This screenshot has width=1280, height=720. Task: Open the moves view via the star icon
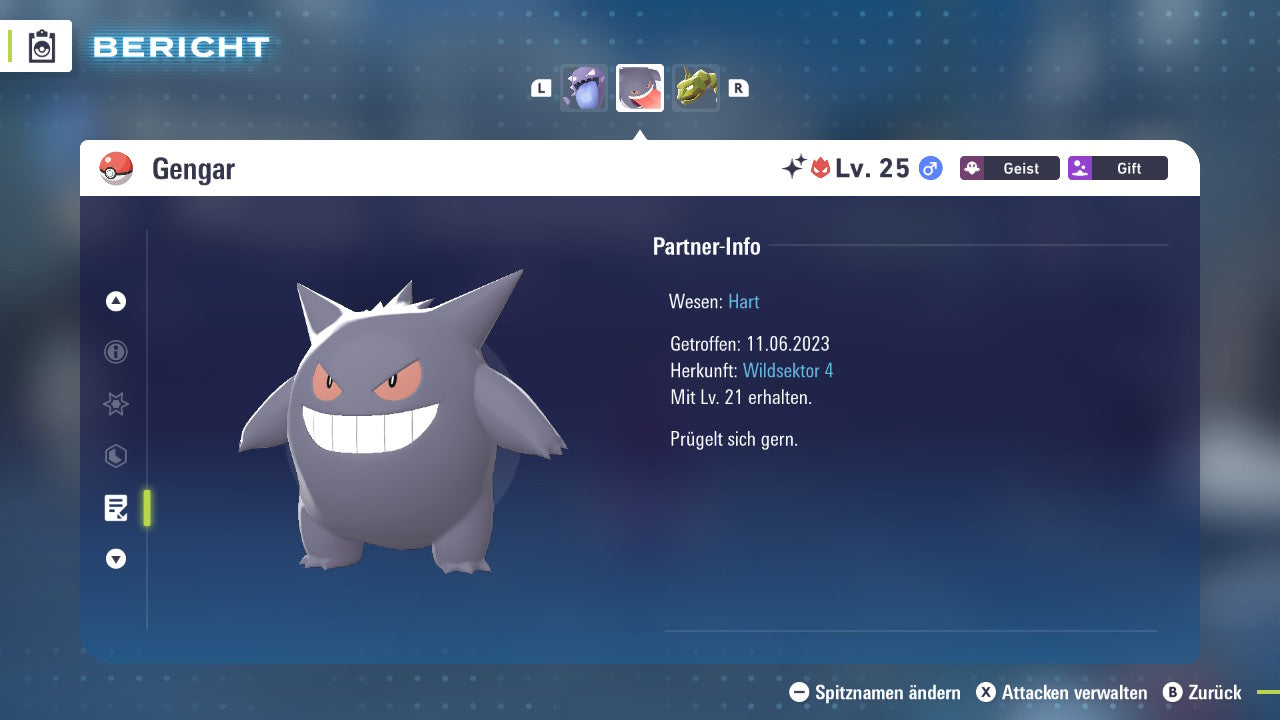(x=115, y=404)
